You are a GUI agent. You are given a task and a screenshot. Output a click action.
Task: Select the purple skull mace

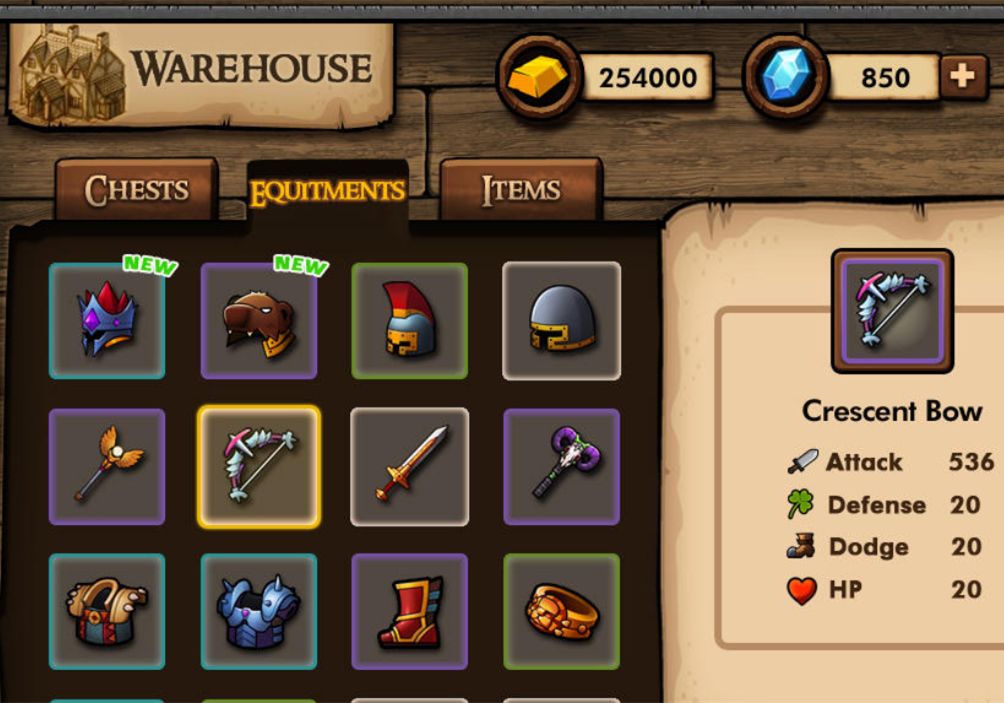pyautogui.click(x=561, y=466)
